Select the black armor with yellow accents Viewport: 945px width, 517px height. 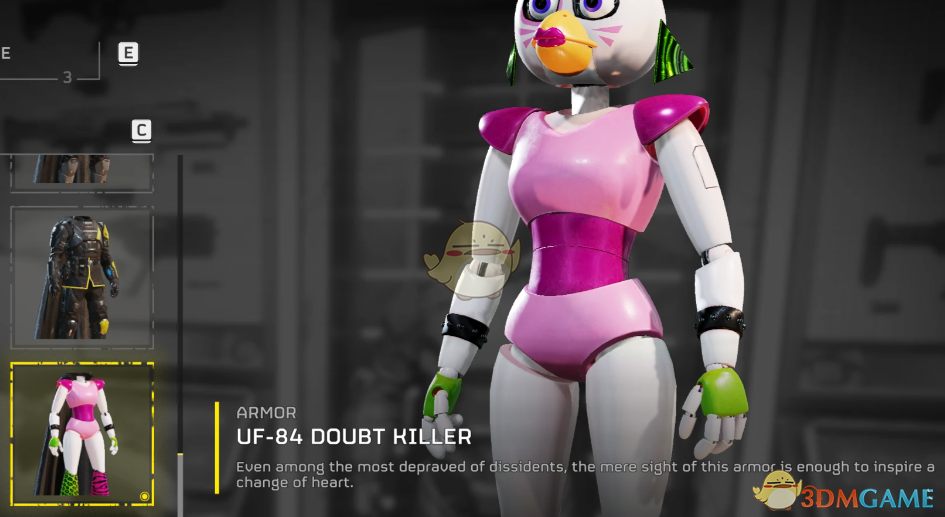point(82,276)
